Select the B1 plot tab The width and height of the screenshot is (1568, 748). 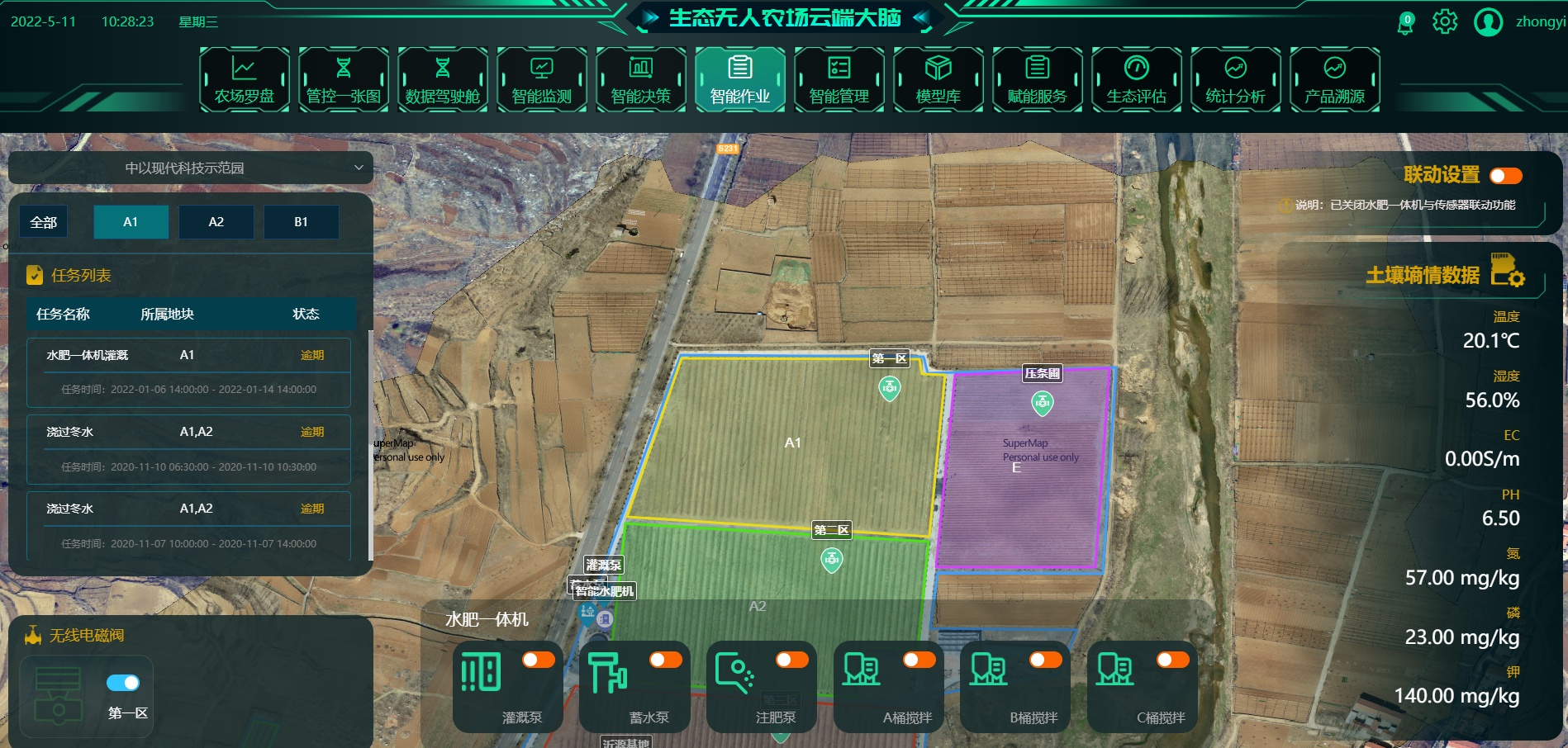[x=301, y=222]
